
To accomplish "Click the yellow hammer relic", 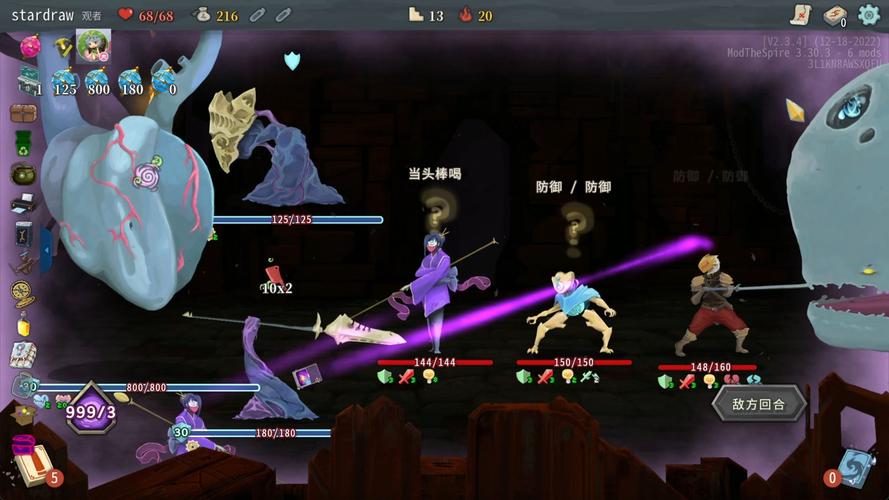I will [63, 46].
